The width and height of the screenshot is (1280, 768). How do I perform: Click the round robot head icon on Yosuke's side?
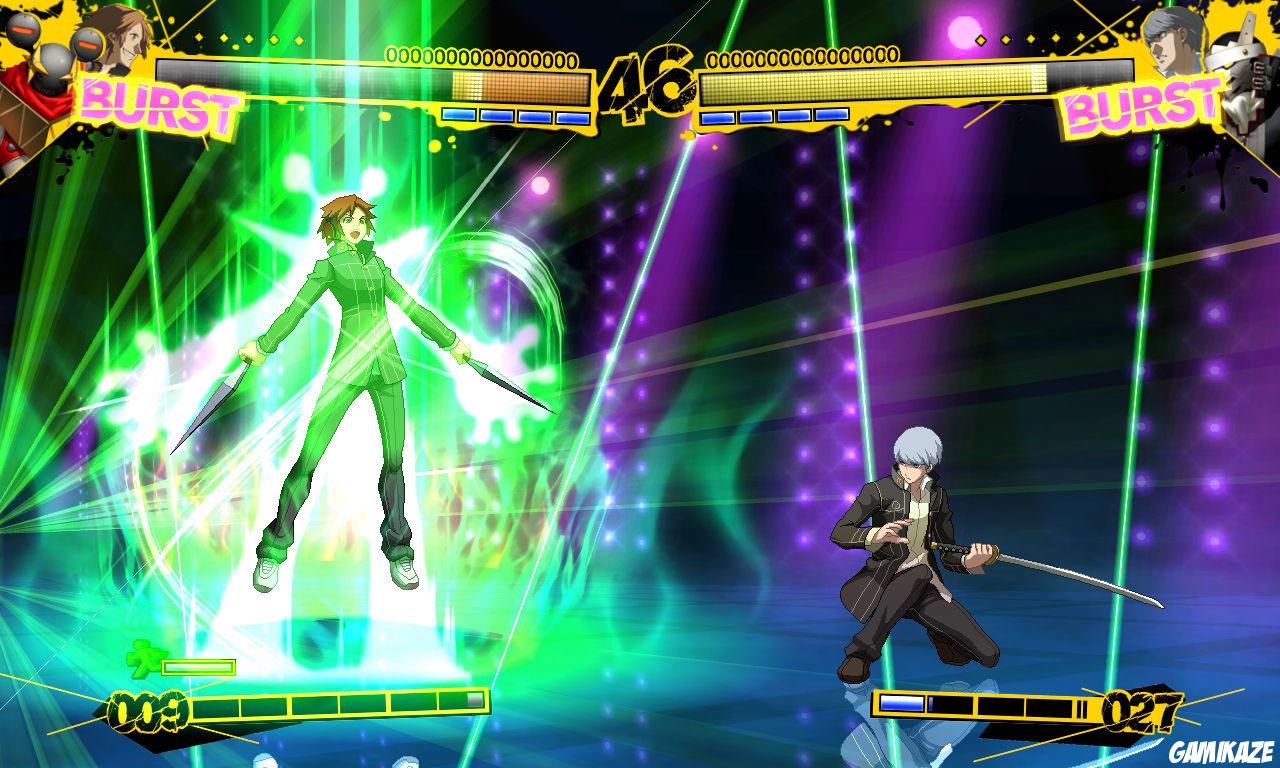pyautogui.click(x=25, y=30)
